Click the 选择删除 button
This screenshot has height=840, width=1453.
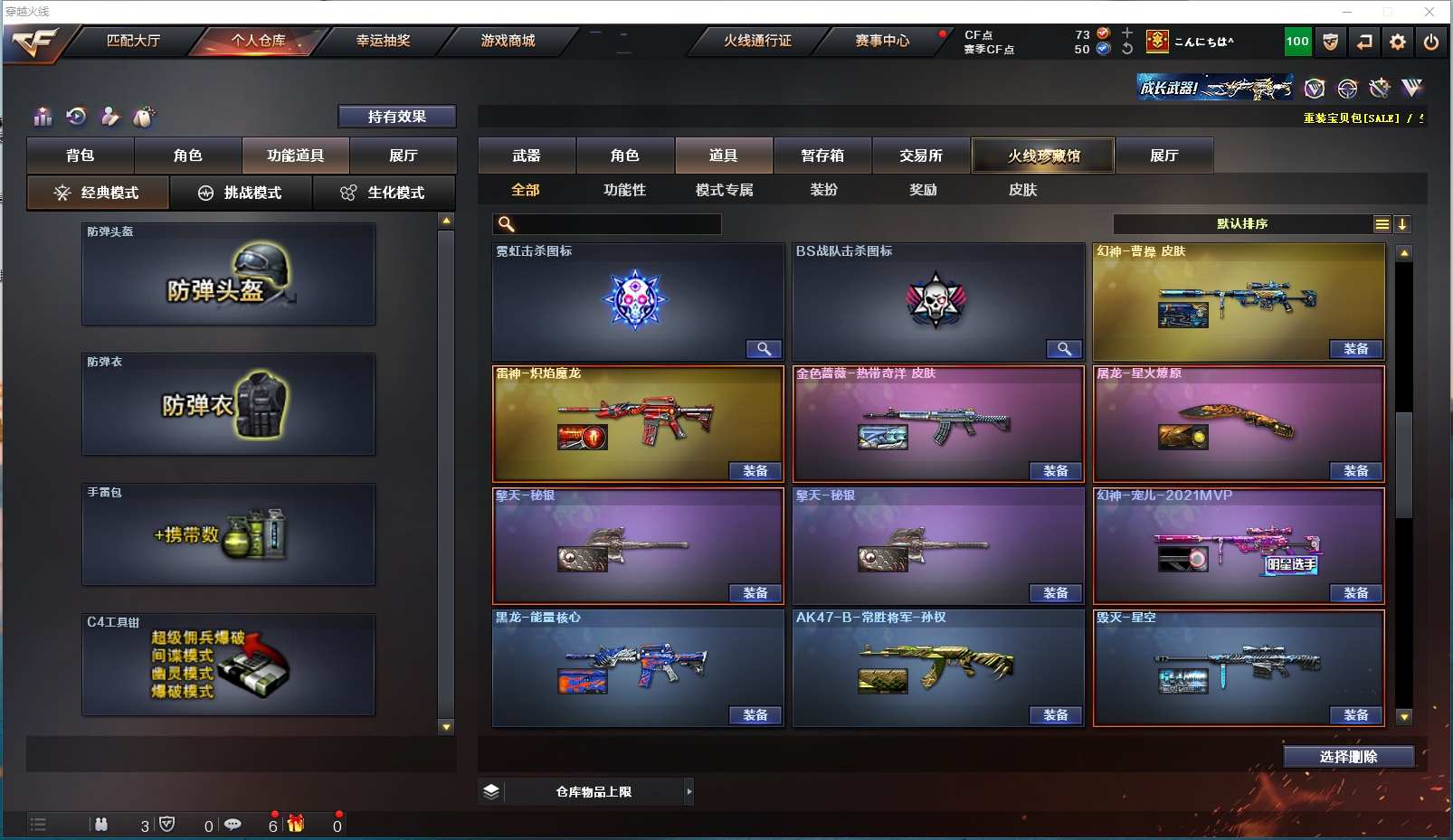click(x=1348, y=757)
